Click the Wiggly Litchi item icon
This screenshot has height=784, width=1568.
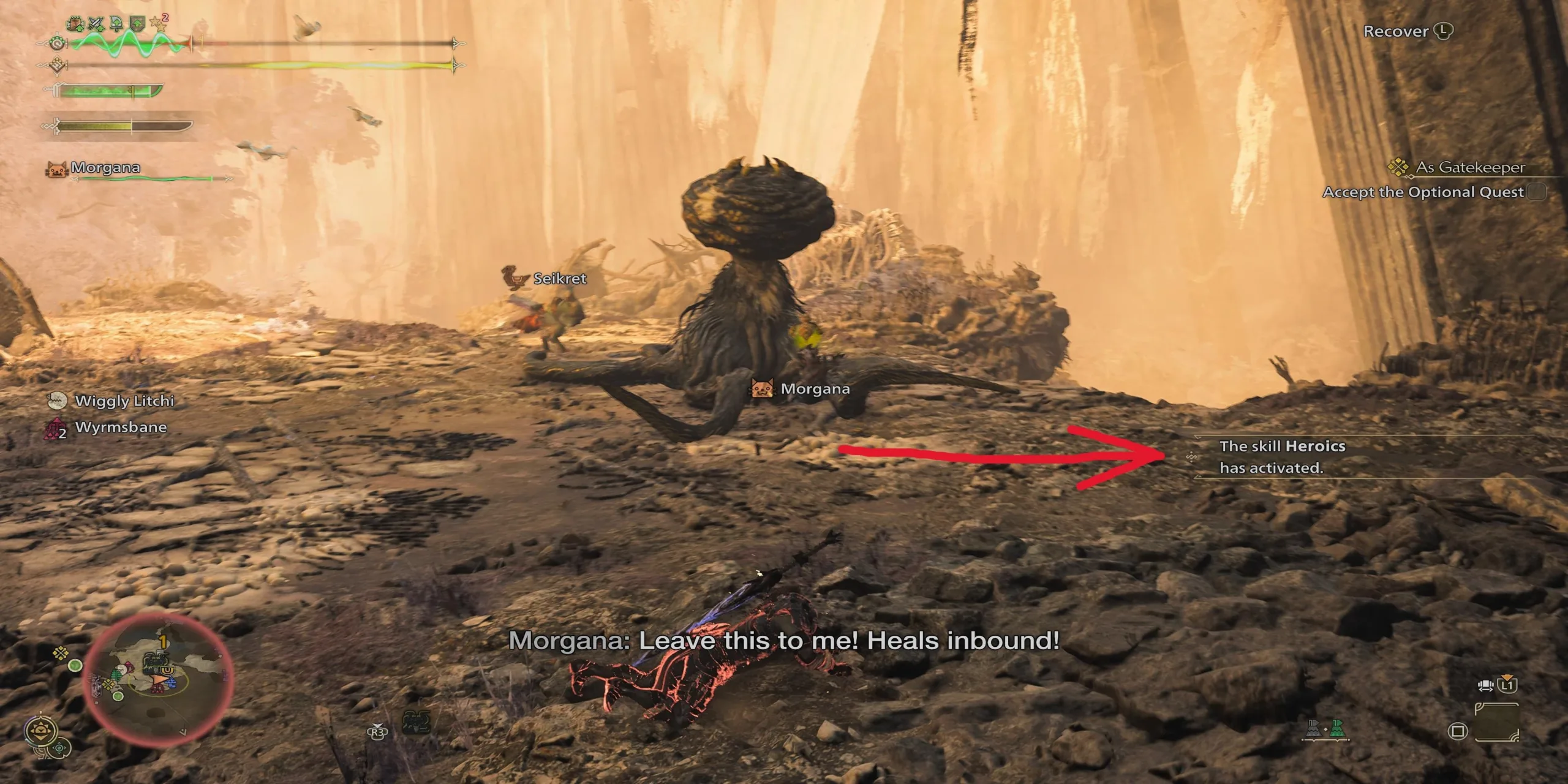57,400
